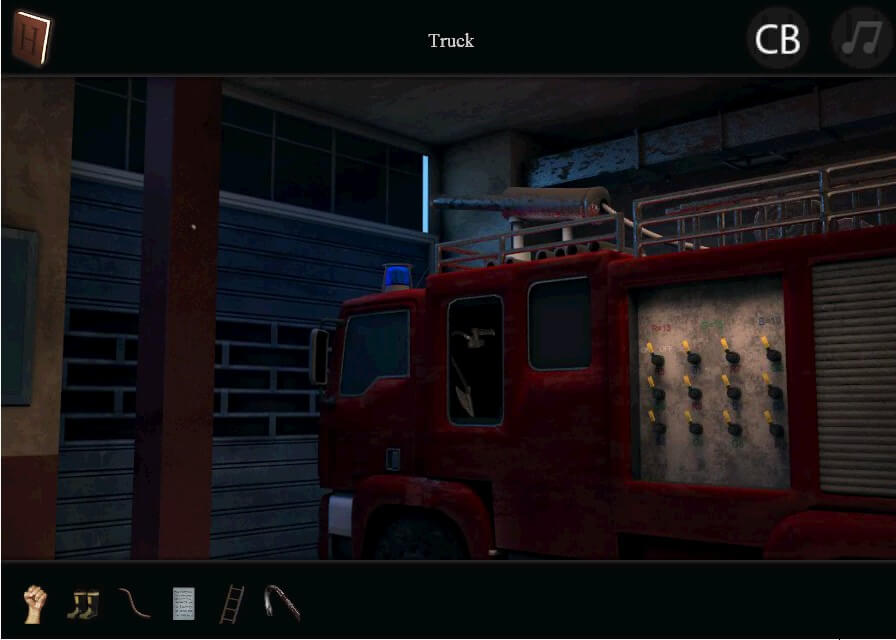Viewport: 896px width, 640px height.
Task: Select the ladder from inventory
Action: 231,603
